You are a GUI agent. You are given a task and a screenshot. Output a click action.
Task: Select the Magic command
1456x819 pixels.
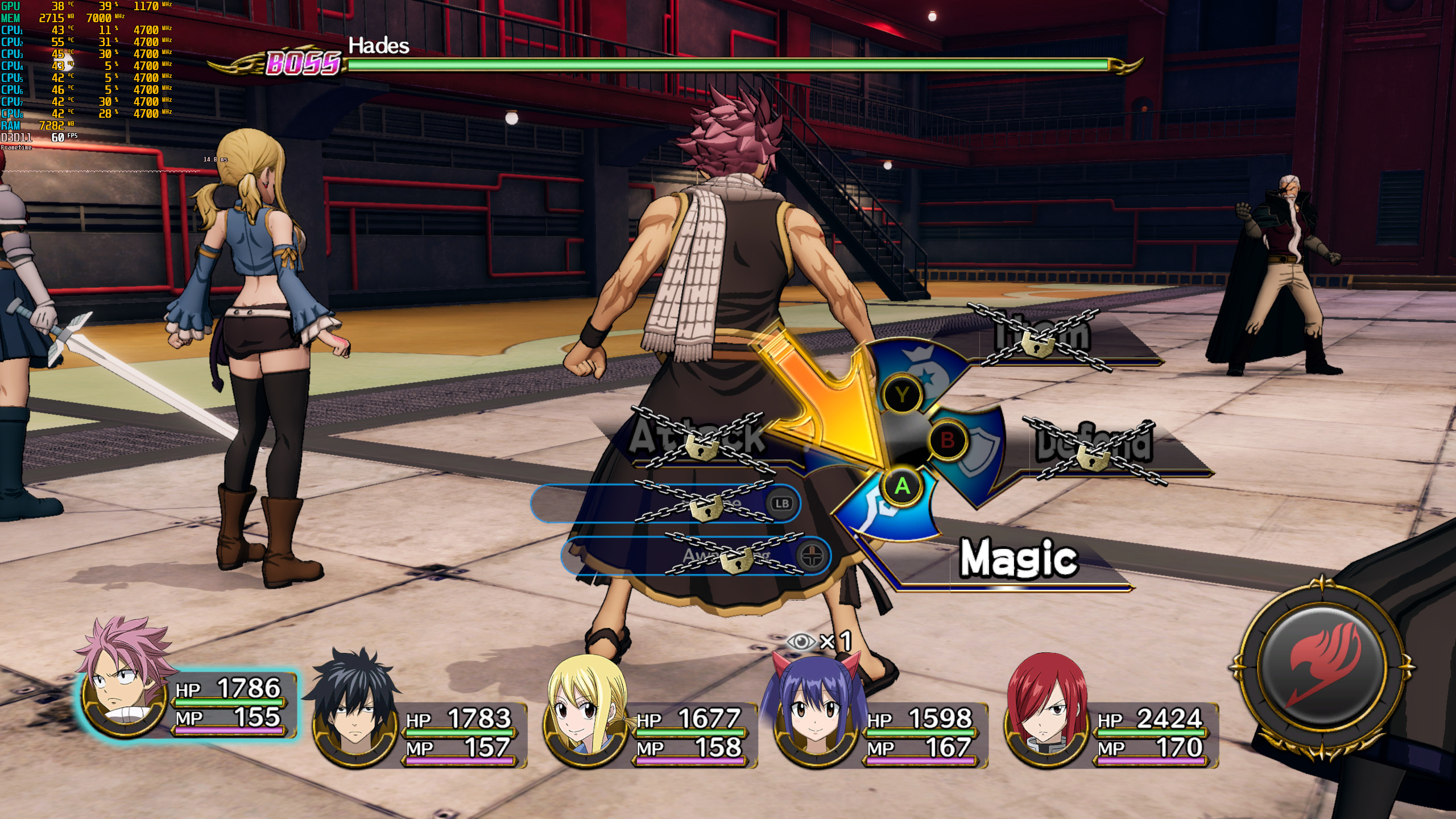pos(1018,559)
